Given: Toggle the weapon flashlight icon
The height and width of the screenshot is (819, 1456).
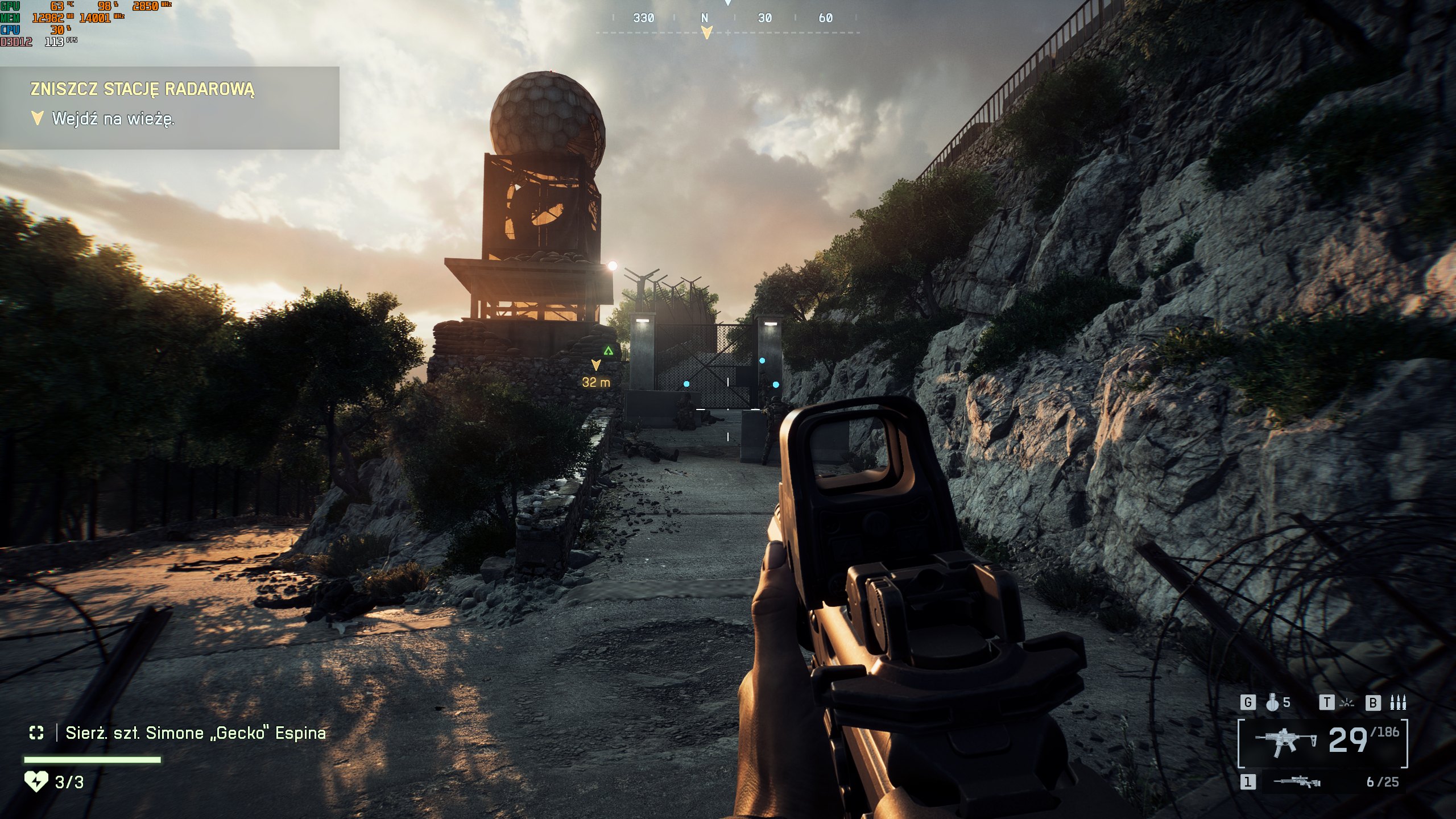Looking at the screenshot, I should point(1346,703).
